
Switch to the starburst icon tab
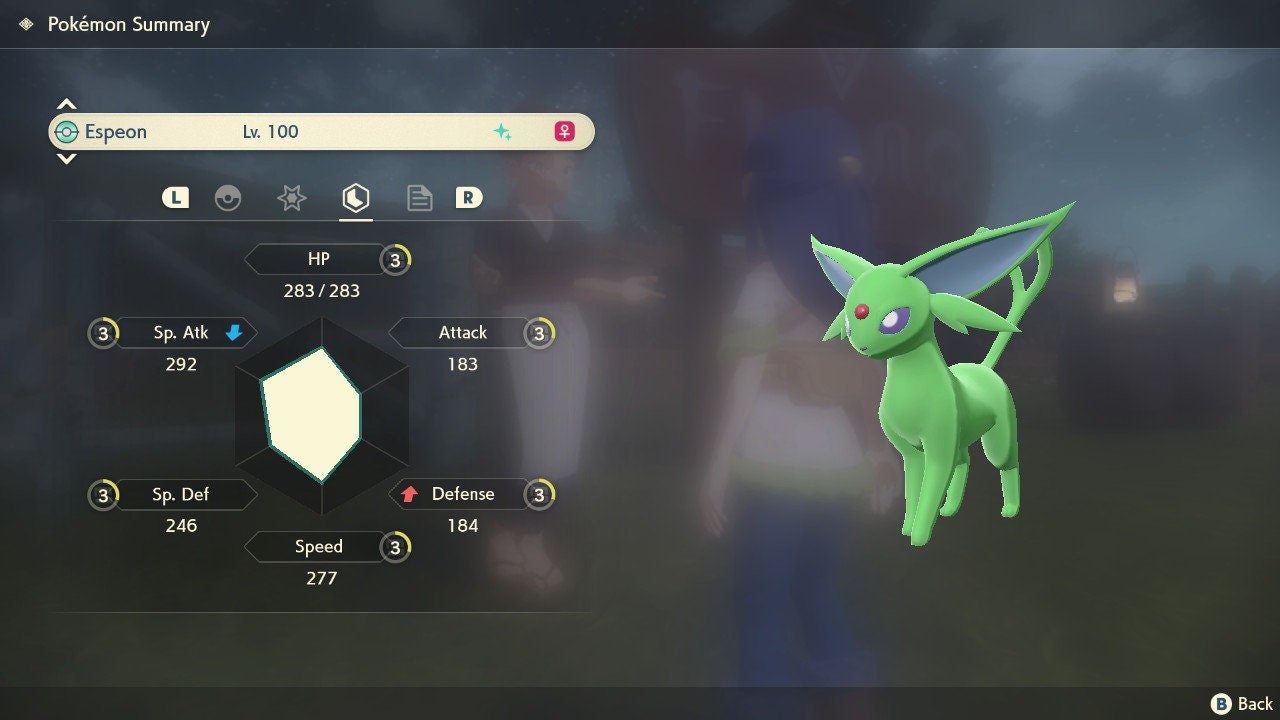tap(291, 198)
